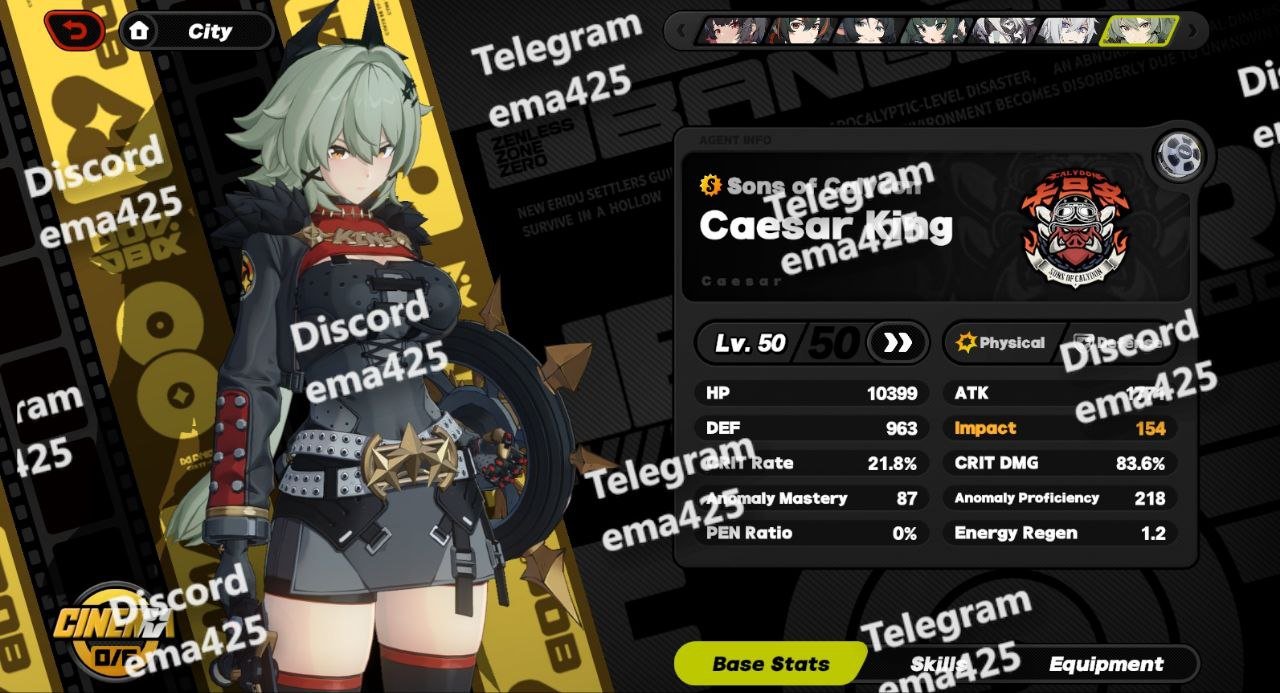Choose the dark green-haired agent portrait
This screenshot has width=1280, height=693.
click(932, 31)
